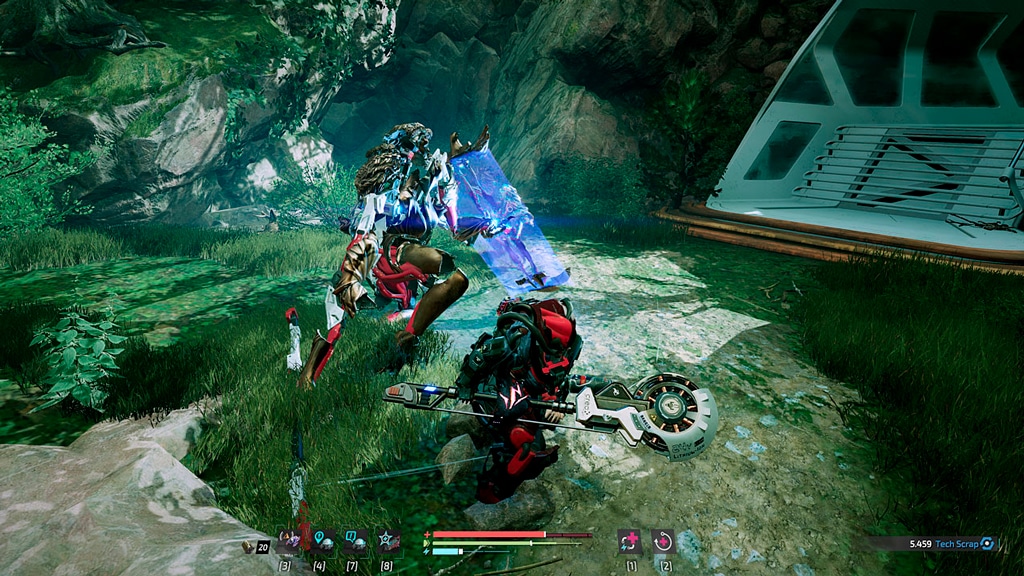Click the drone ammo item icon
1024x576 pixels.
[x=249, y=547]
